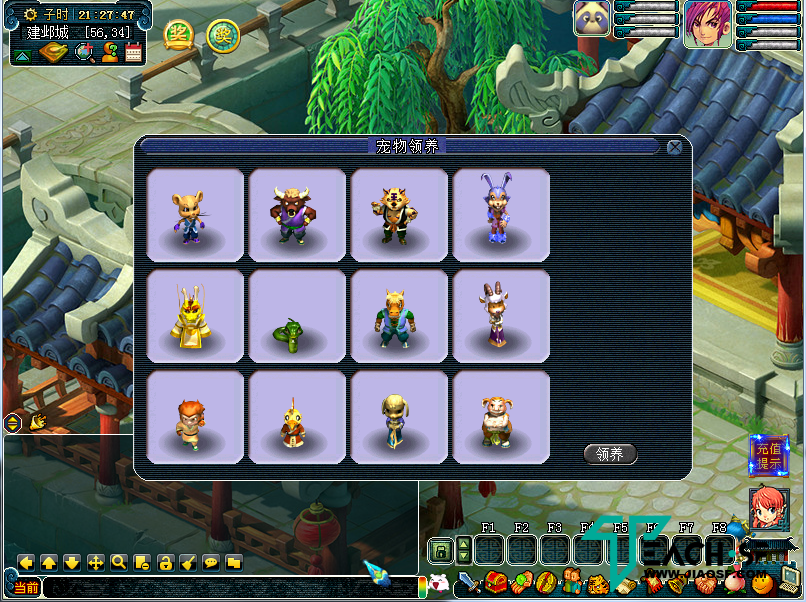
Task: Toggle the chat lock icon
Action: coord(165,563)
